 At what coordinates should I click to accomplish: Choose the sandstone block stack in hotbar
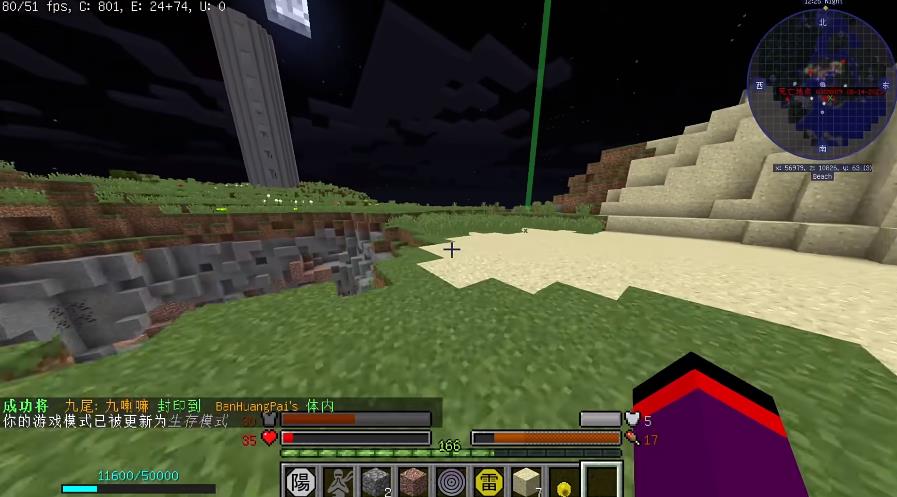[527, 482]
